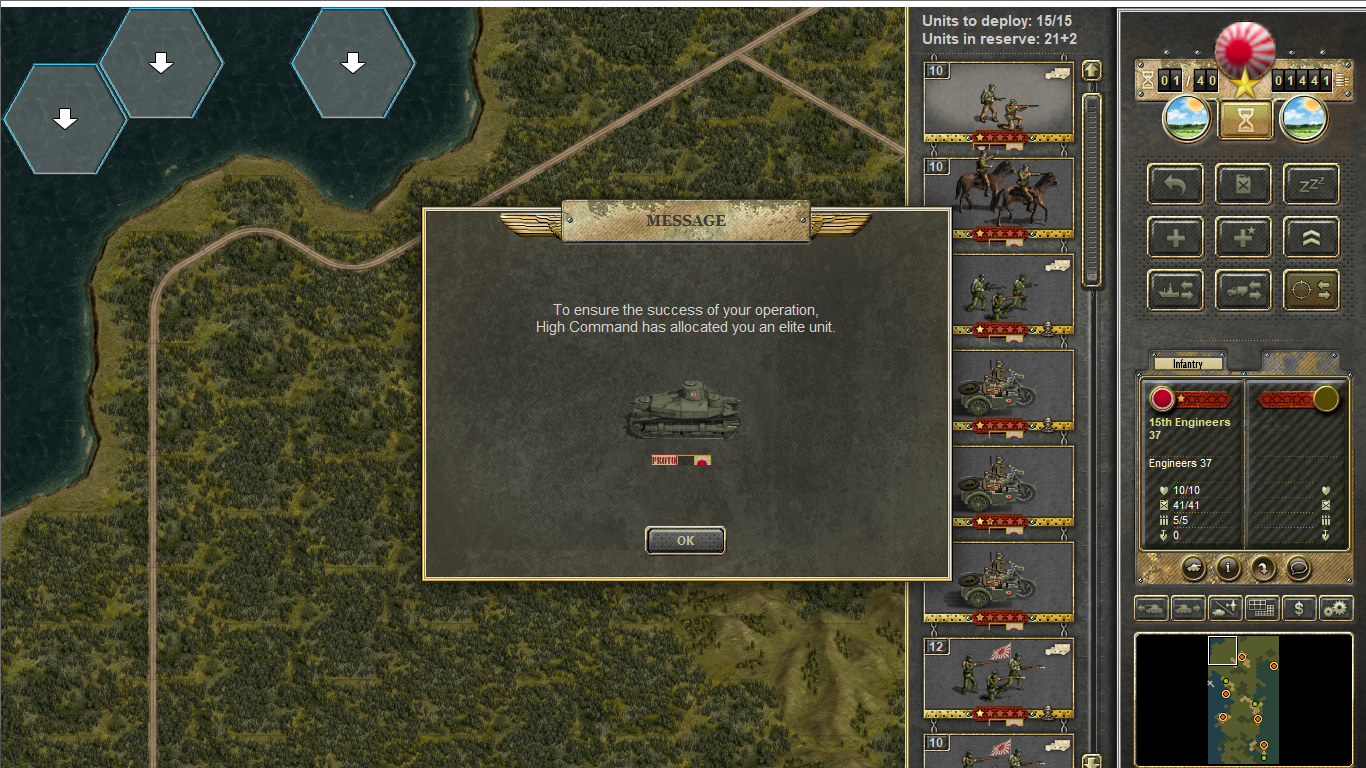Click the plain plus replacements button
This screenshot has width=1366, height=768.
click(x=1175, y=238)
